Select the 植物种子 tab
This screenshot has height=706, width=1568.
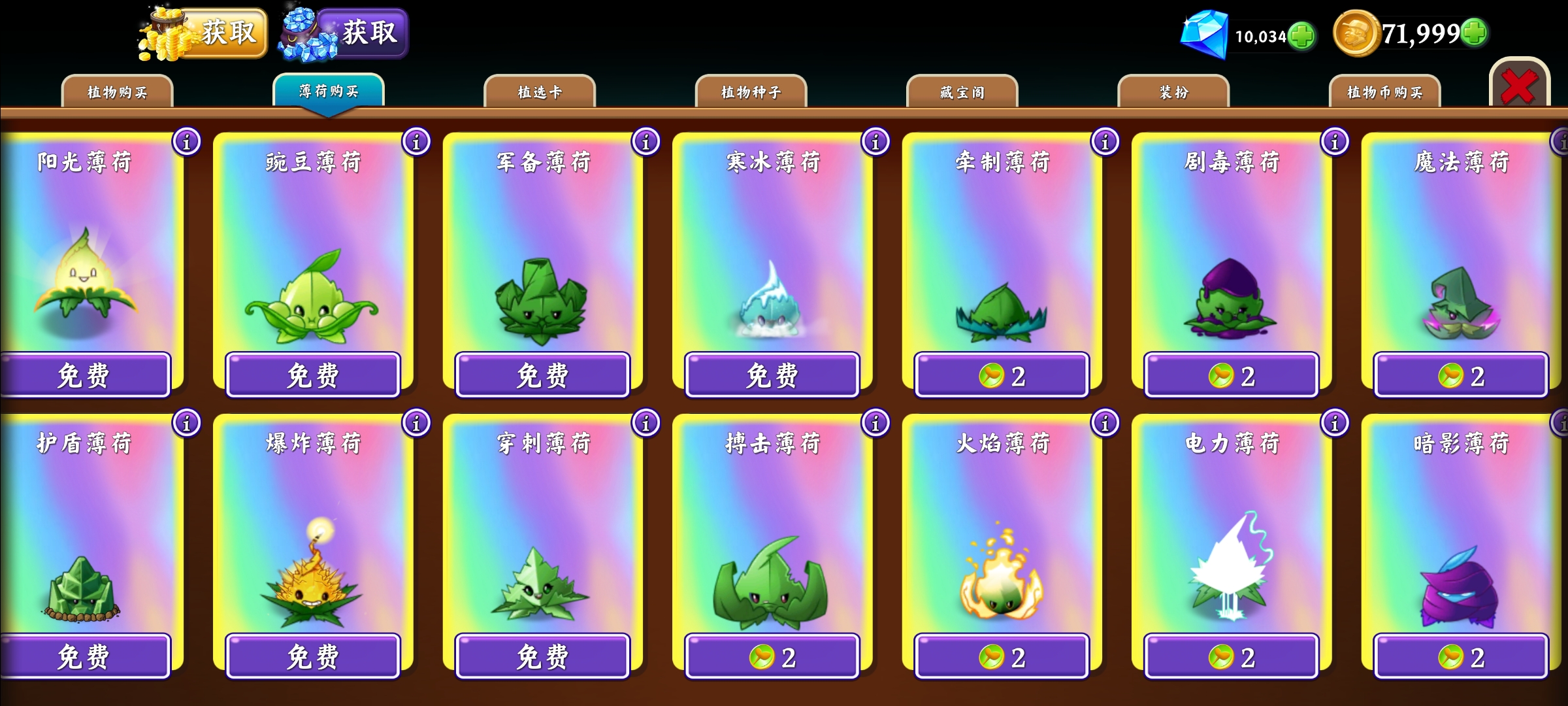pos(751,92)
